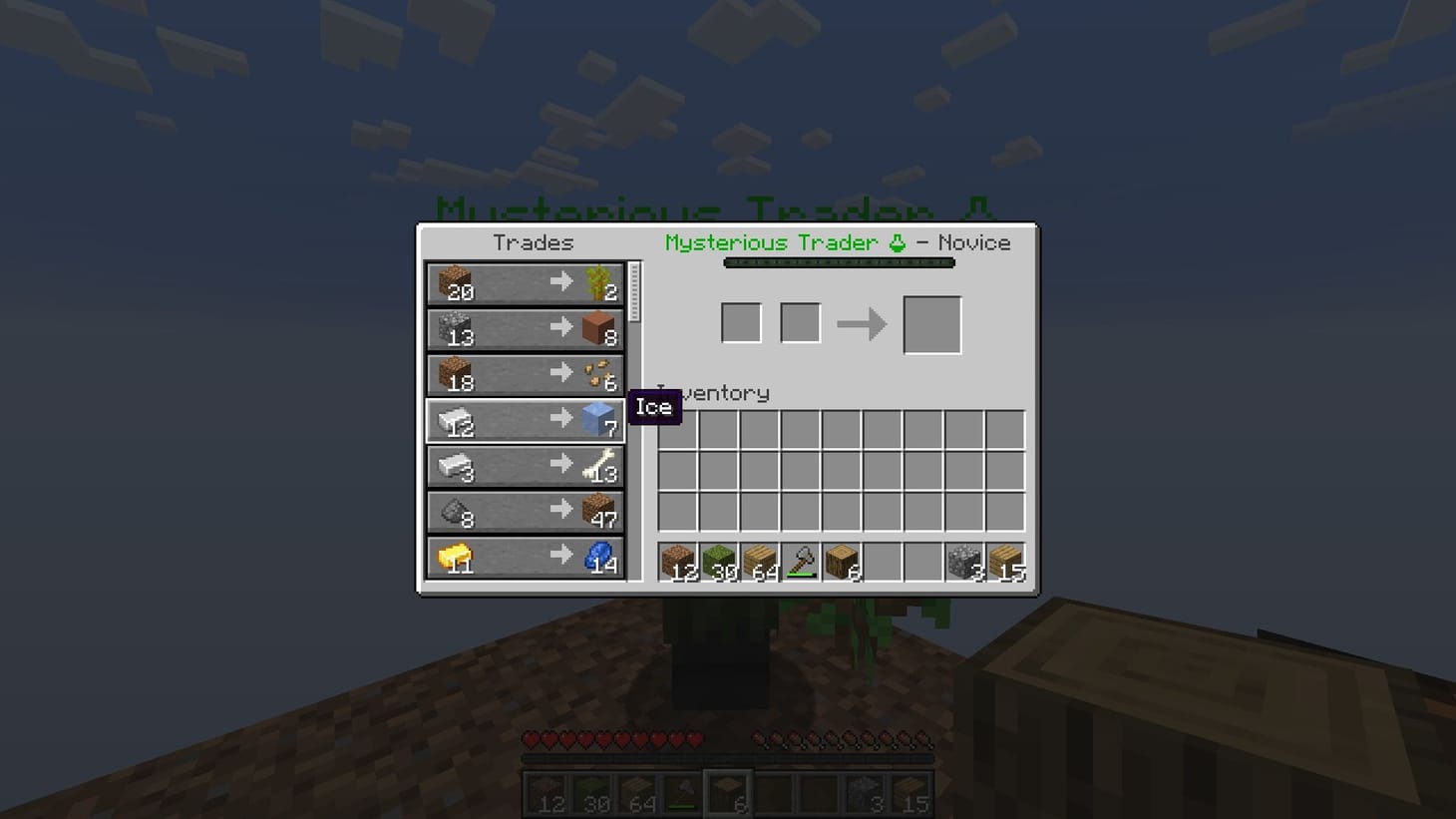Pick up the 12 dirt blocks
Screen dimensions: 1456x819
(679, 561)
